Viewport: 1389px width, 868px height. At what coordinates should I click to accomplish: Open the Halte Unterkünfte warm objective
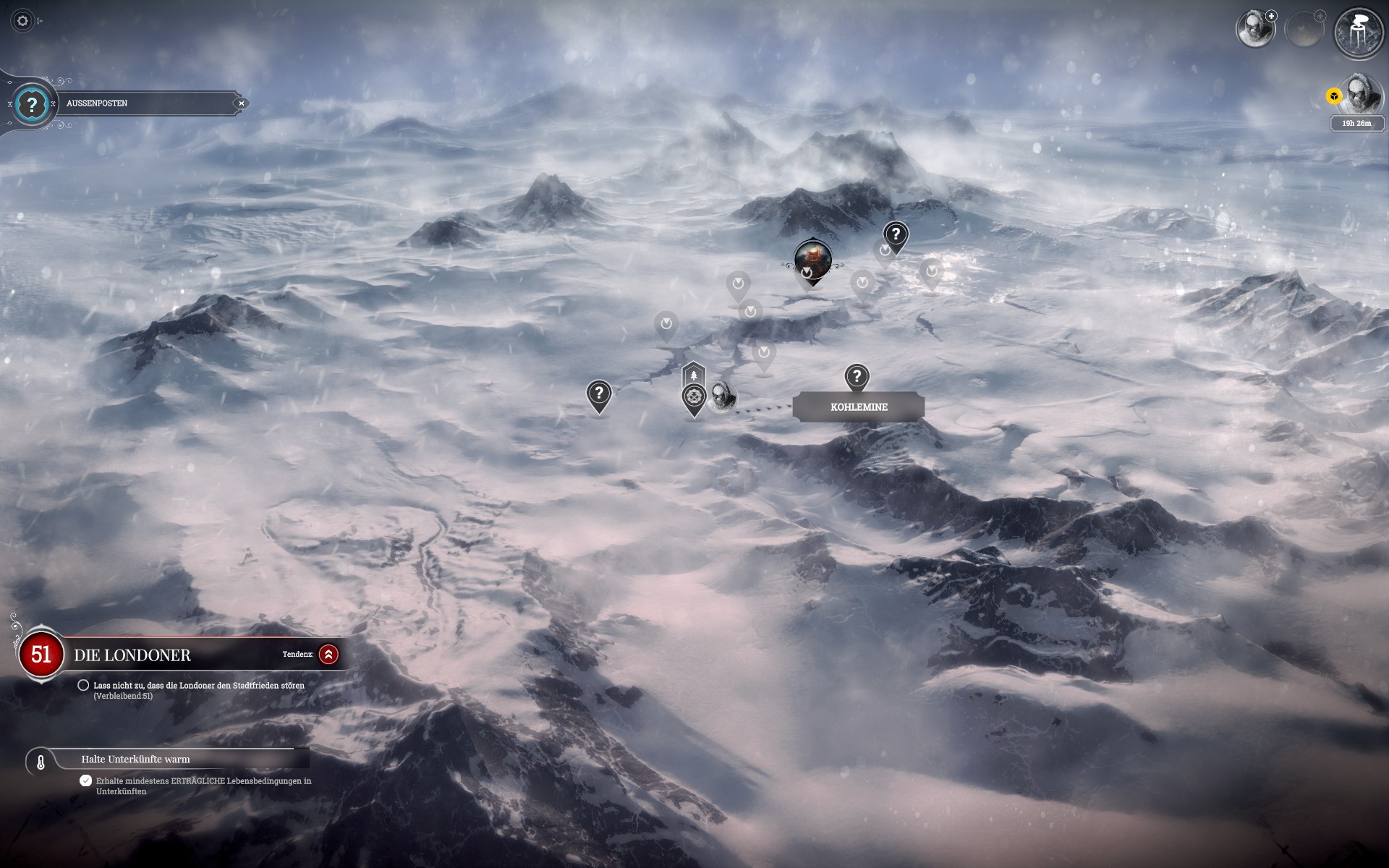(x=135, y=759)
